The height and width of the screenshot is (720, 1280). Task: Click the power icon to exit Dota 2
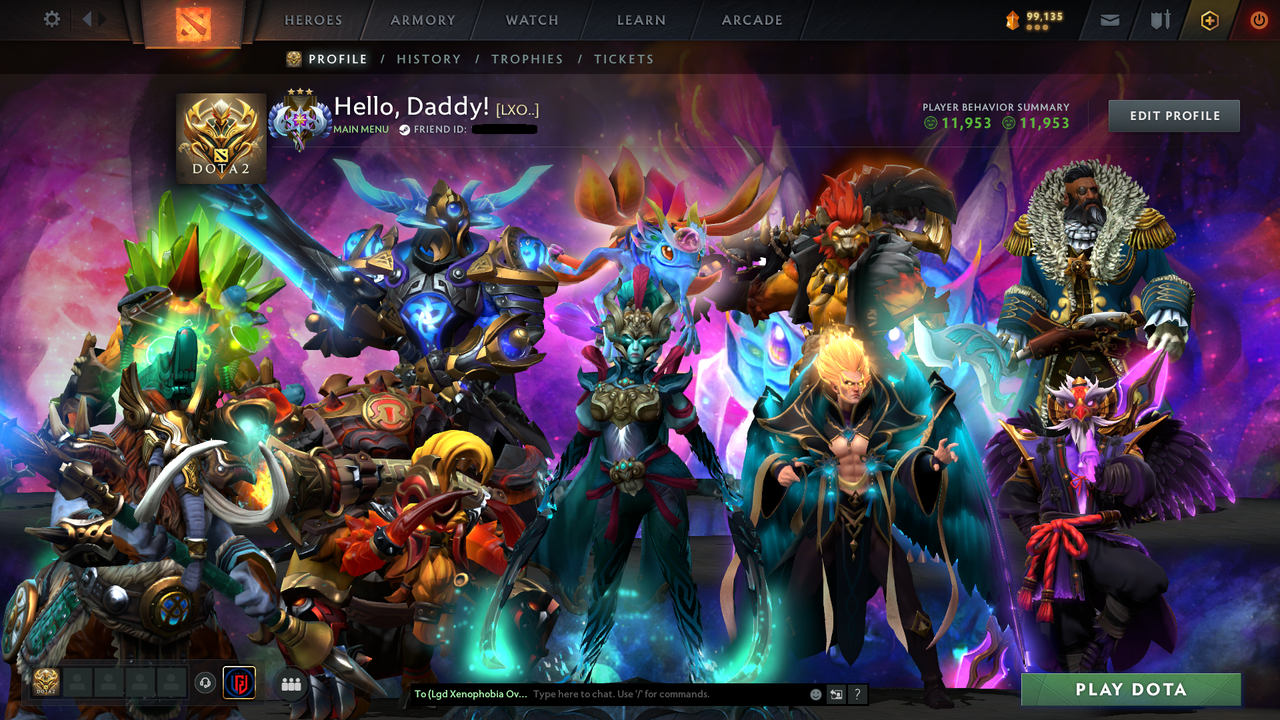pyautogui.click(x=1258, y=20)
